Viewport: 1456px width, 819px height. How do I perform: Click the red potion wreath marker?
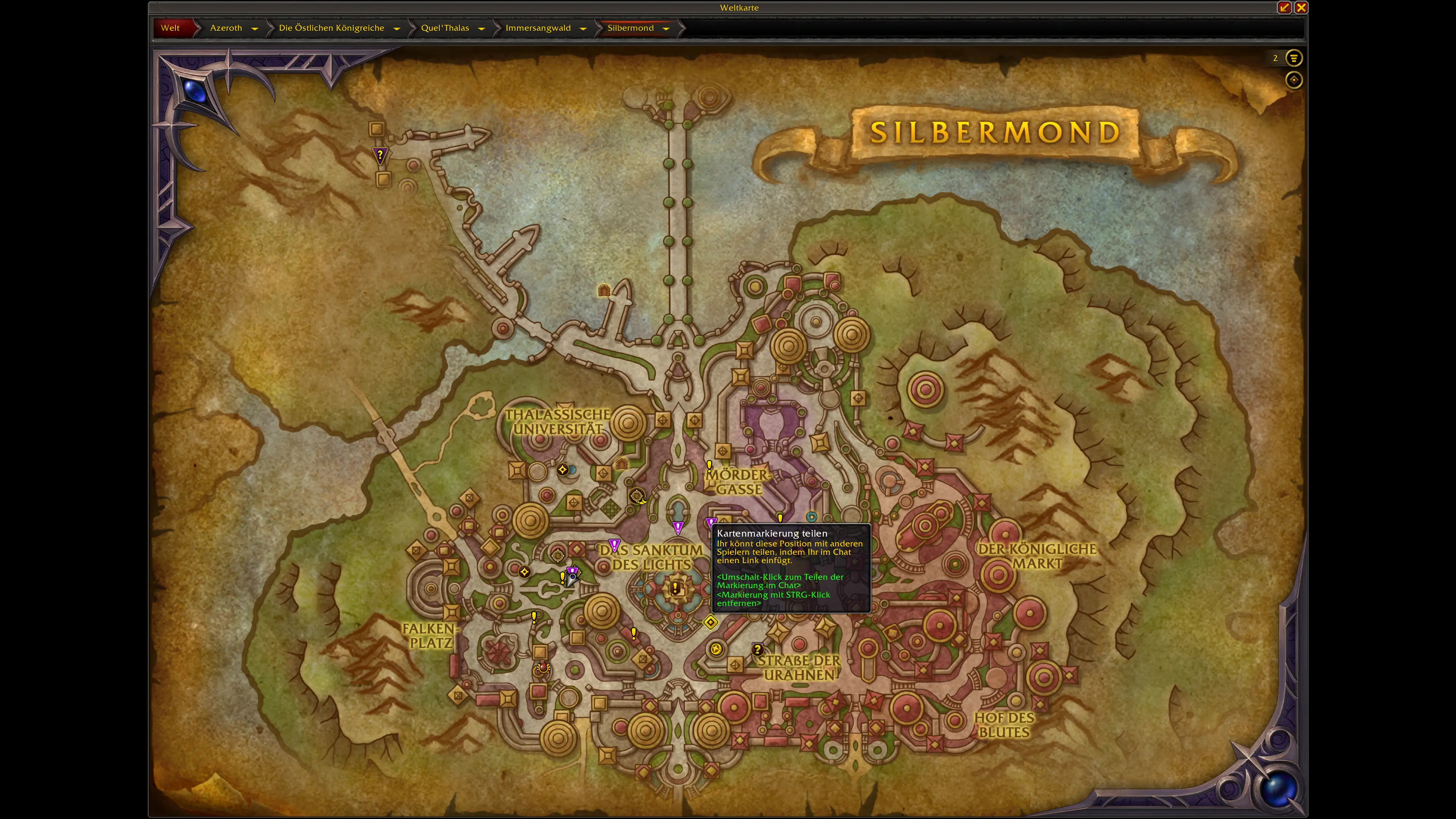pos(543,667)
